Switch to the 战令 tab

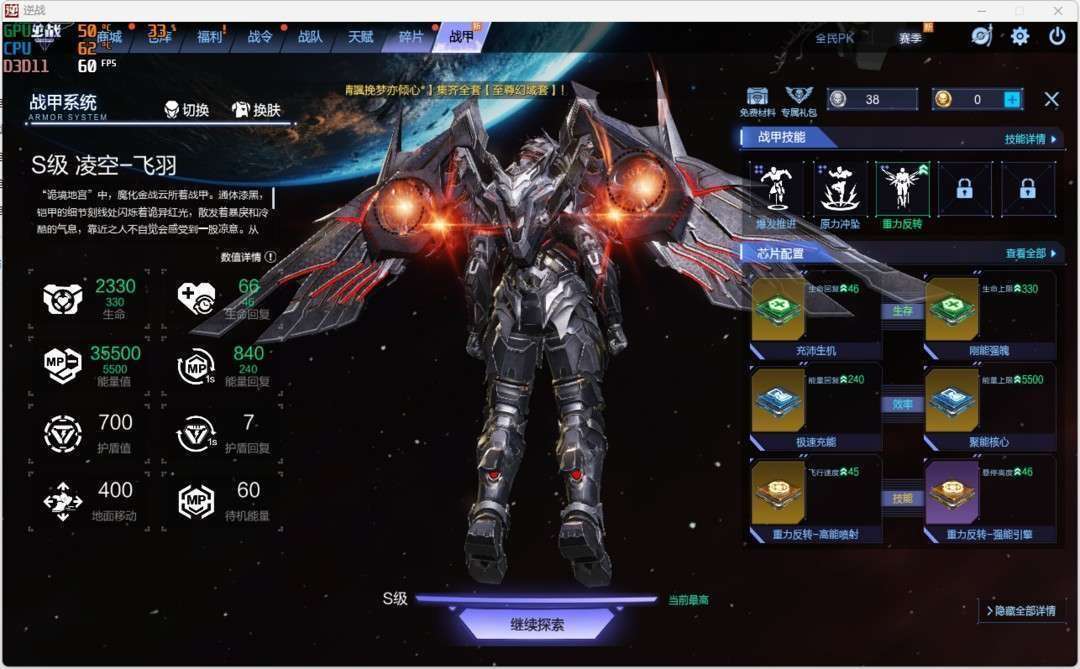(260, 37)
